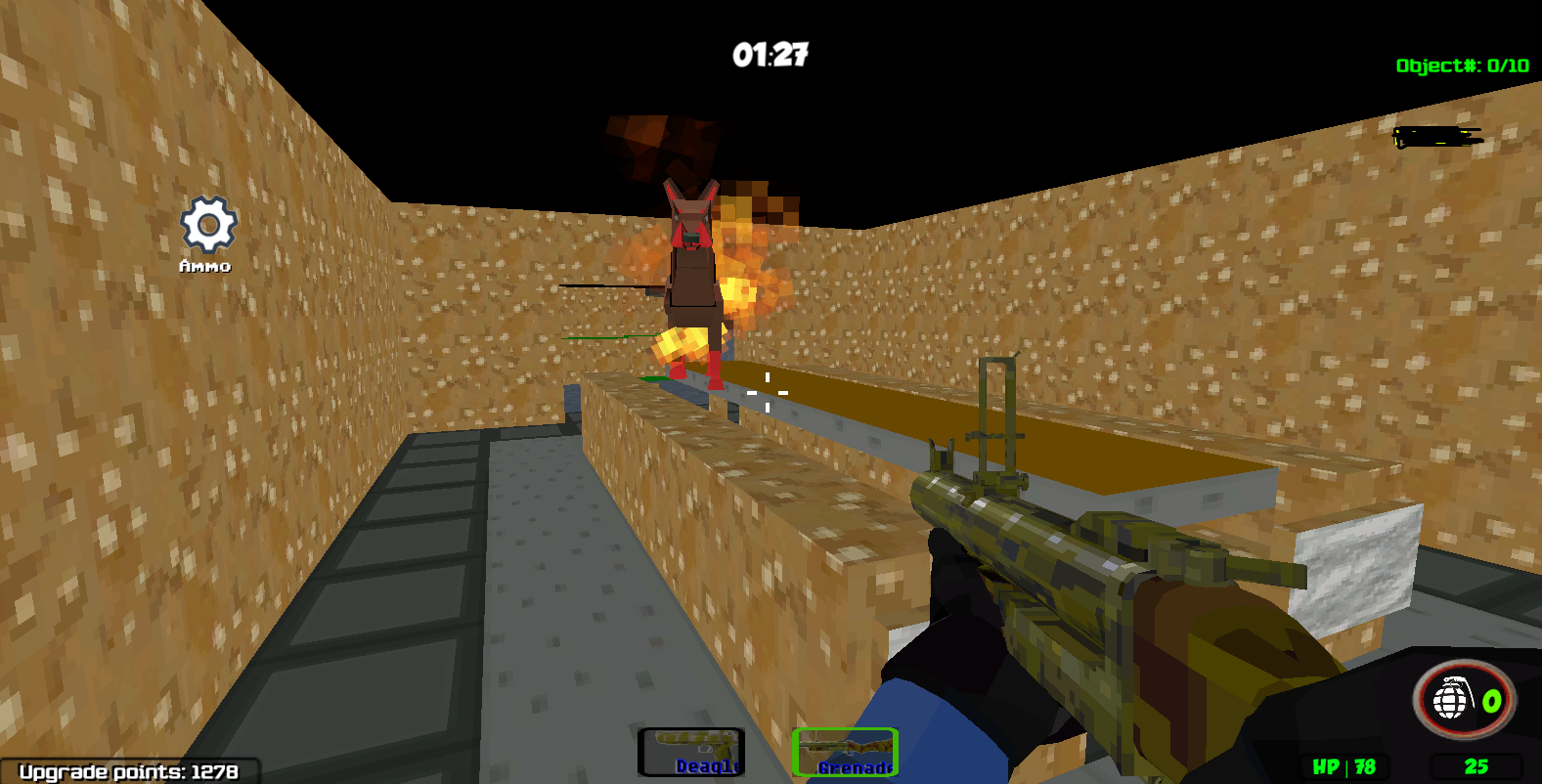Viewport: 1542px width, 784px height.
Task: Expand the Upgrade points: 1278 bar
Action: coord(127,771)
